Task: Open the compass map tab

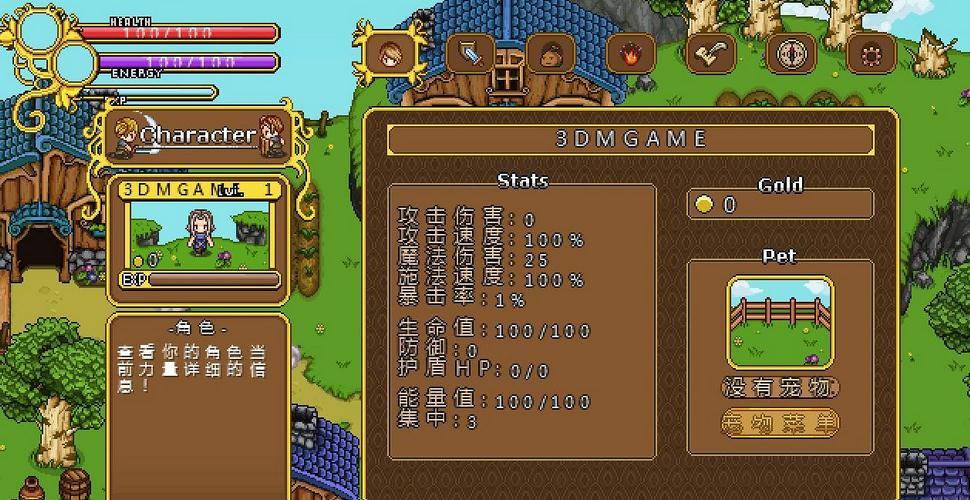Action: click(x=791, y=53)
